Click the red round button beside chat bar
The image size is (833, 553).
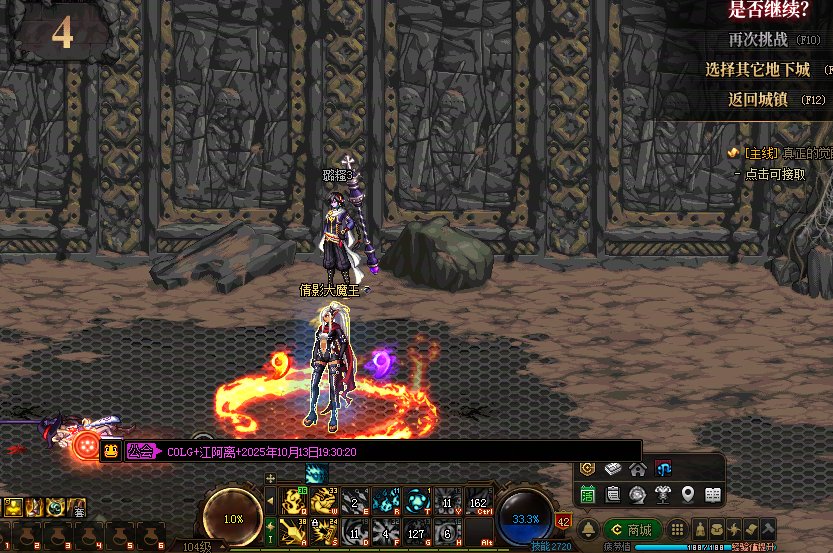point(85,446)
